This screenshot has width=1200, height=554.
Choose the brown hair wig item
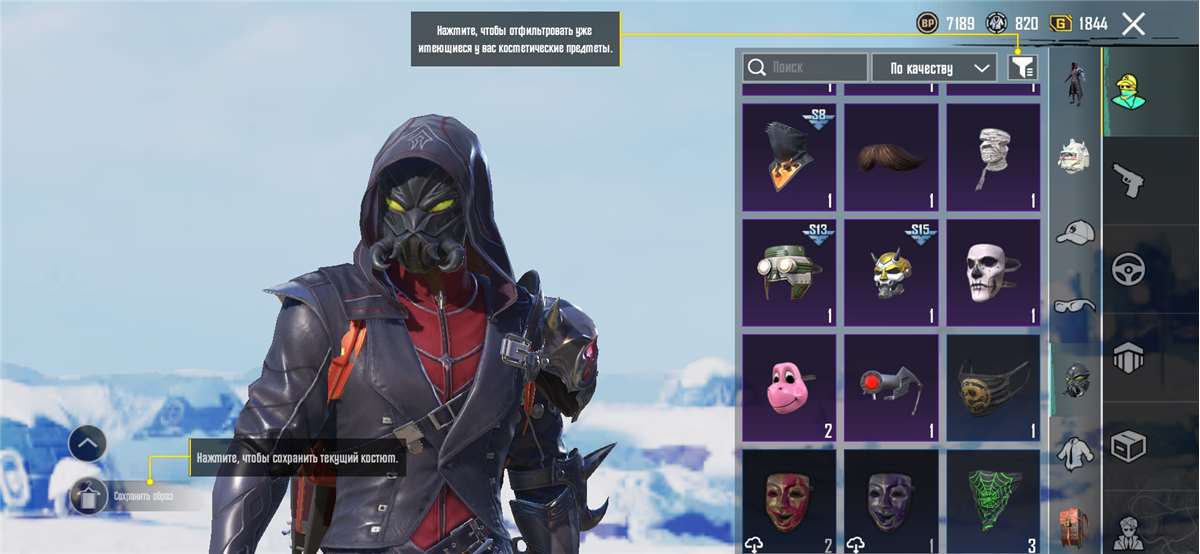[891, 156]
